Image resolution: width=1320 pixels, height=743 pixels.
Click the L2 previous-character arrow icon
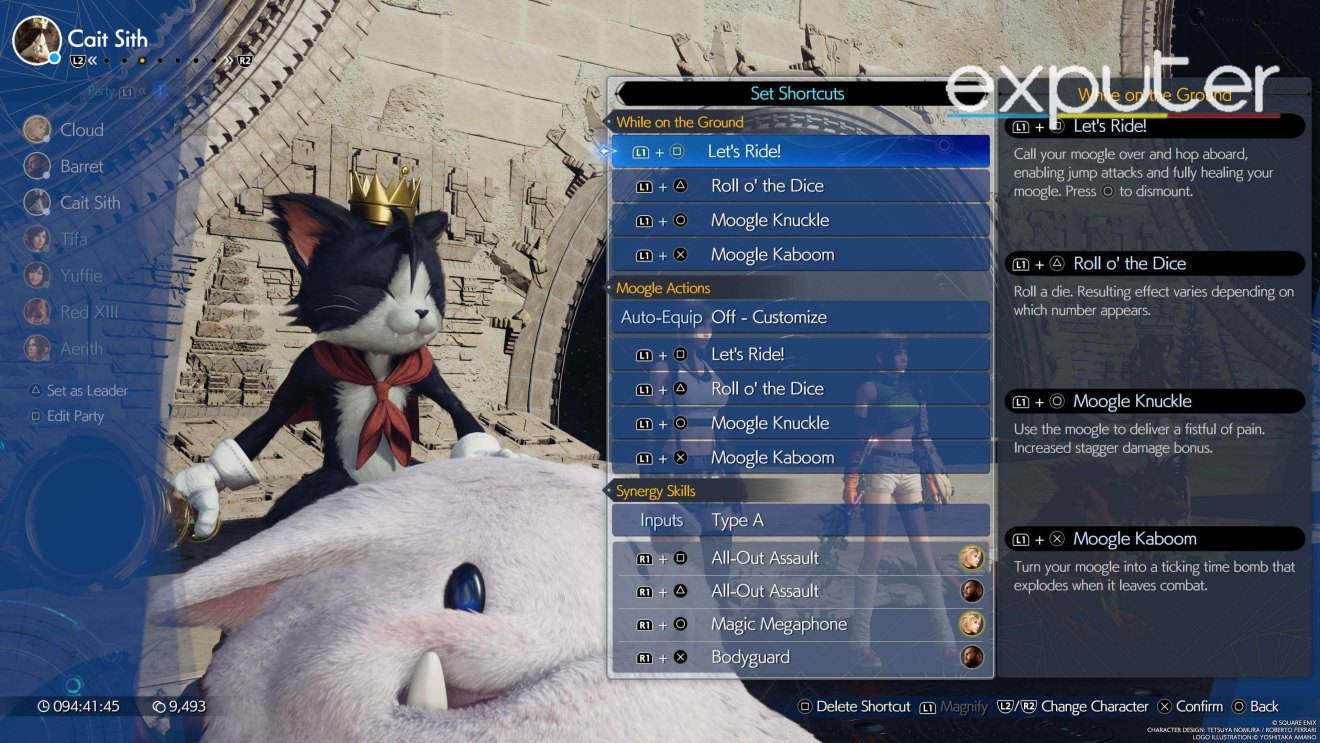[76, 61]
